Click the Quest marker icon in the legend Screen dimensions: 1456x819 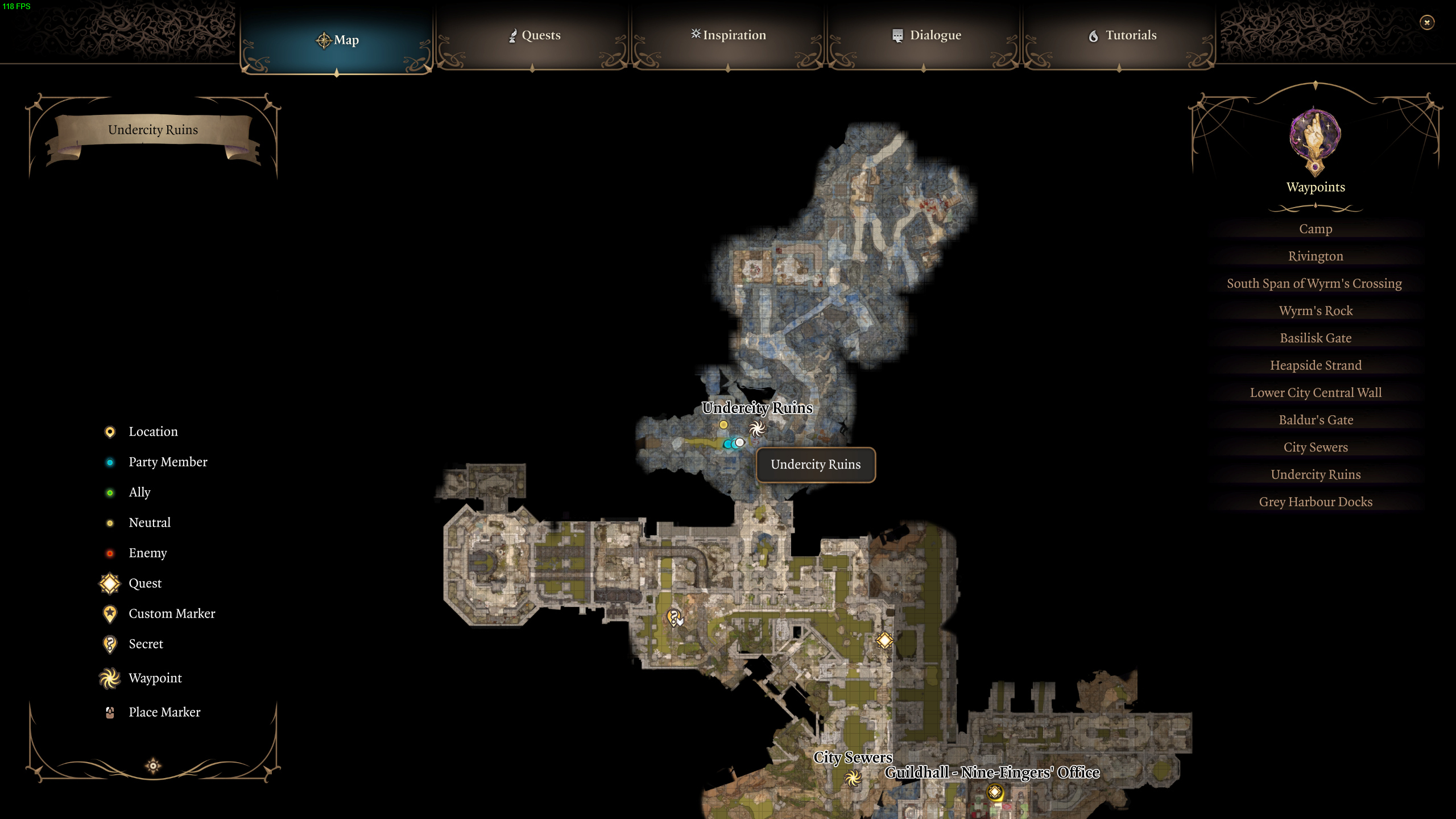110,583
